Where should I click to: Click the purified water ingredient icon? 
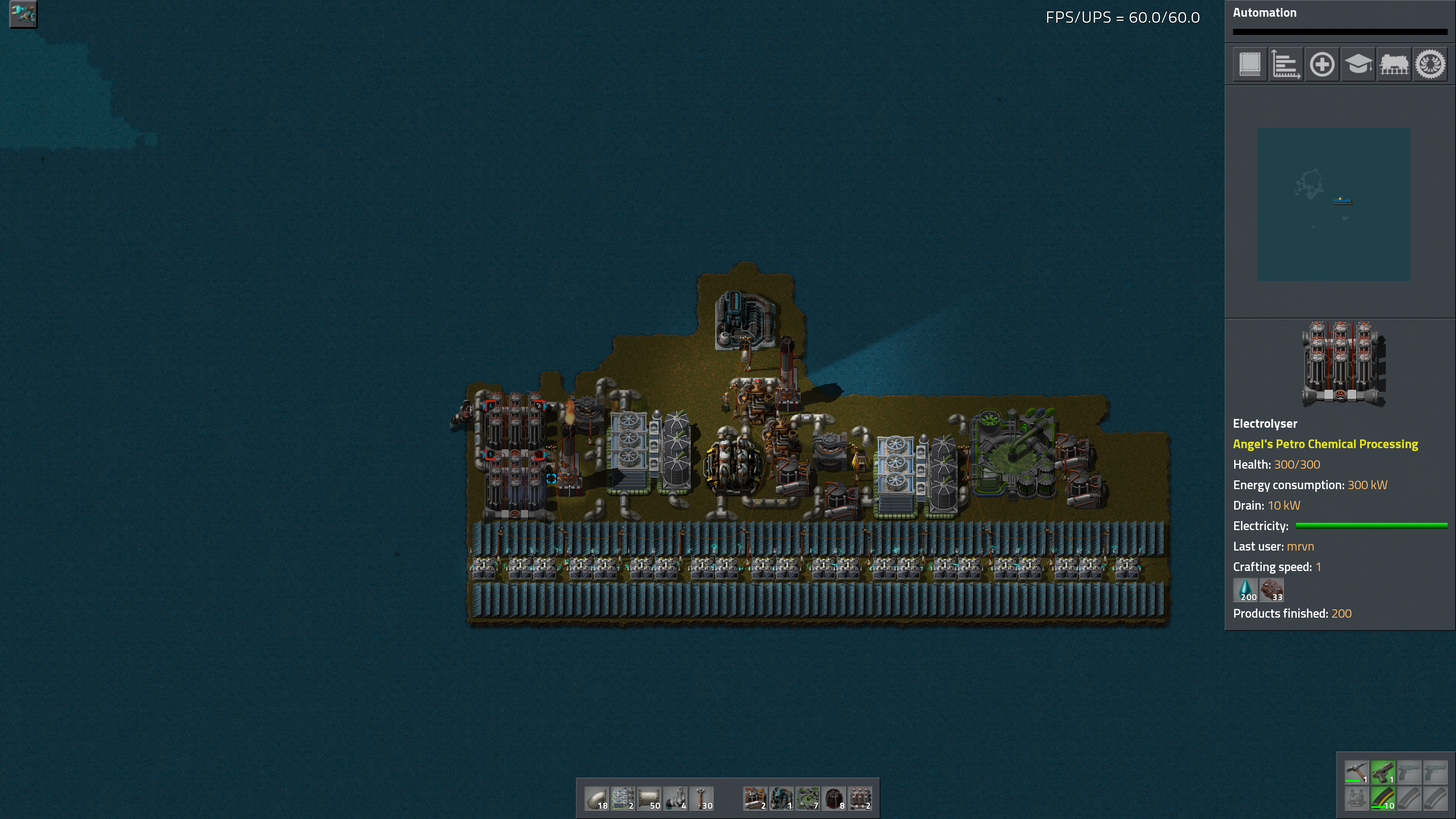click(1245, 590)
